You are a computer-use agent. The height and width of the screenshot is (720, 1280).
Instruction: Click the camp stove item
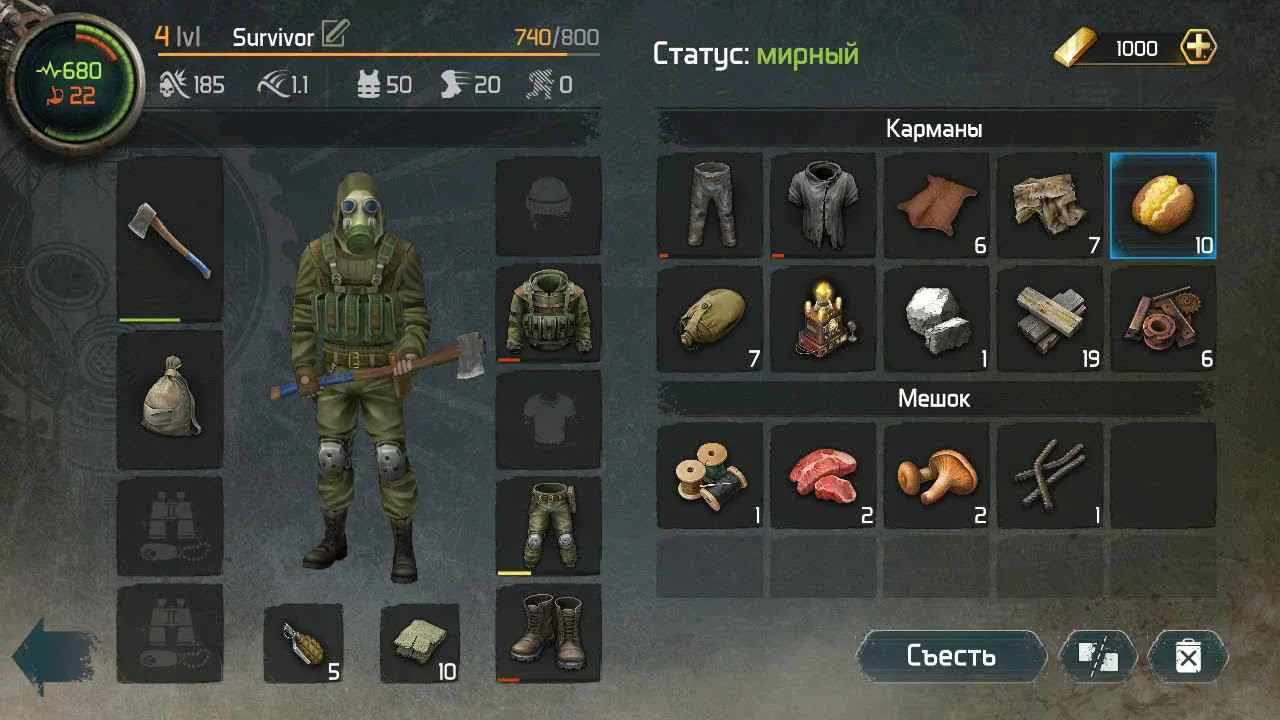click(823, 319)
